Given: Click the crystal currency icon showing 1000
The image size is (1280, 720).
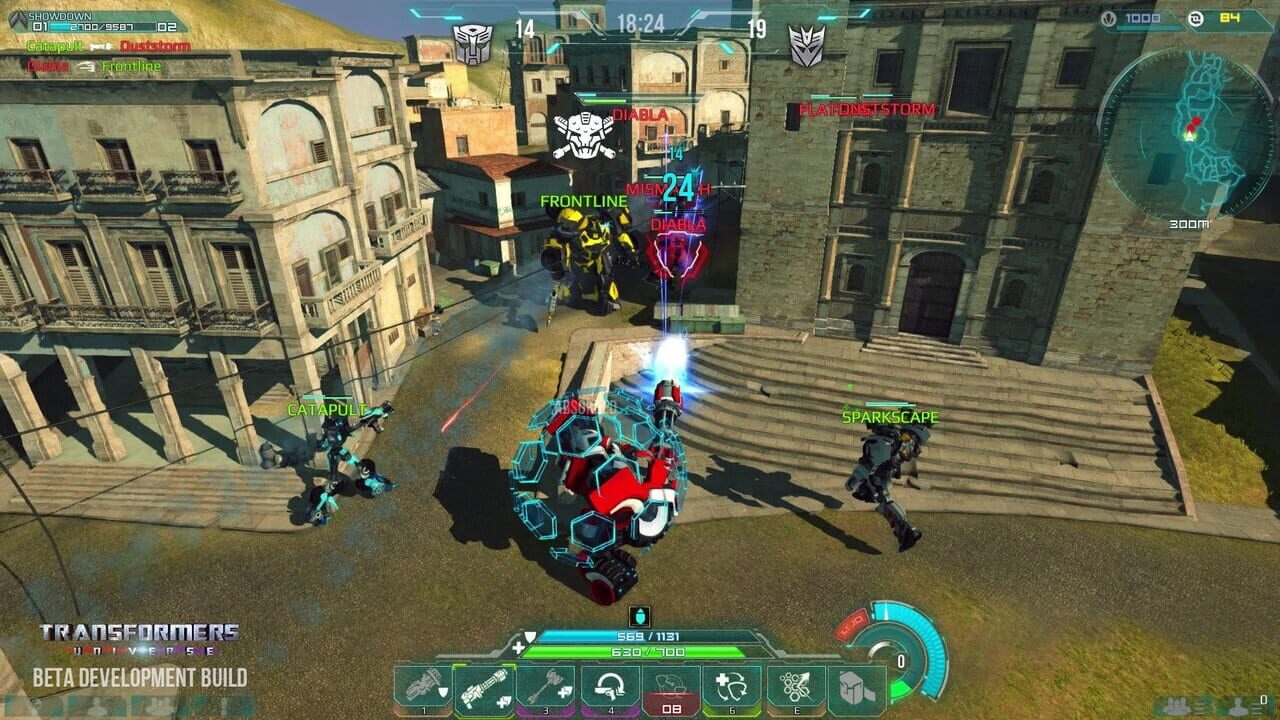Looking at the screenshot, I should tap(1109, 19).
